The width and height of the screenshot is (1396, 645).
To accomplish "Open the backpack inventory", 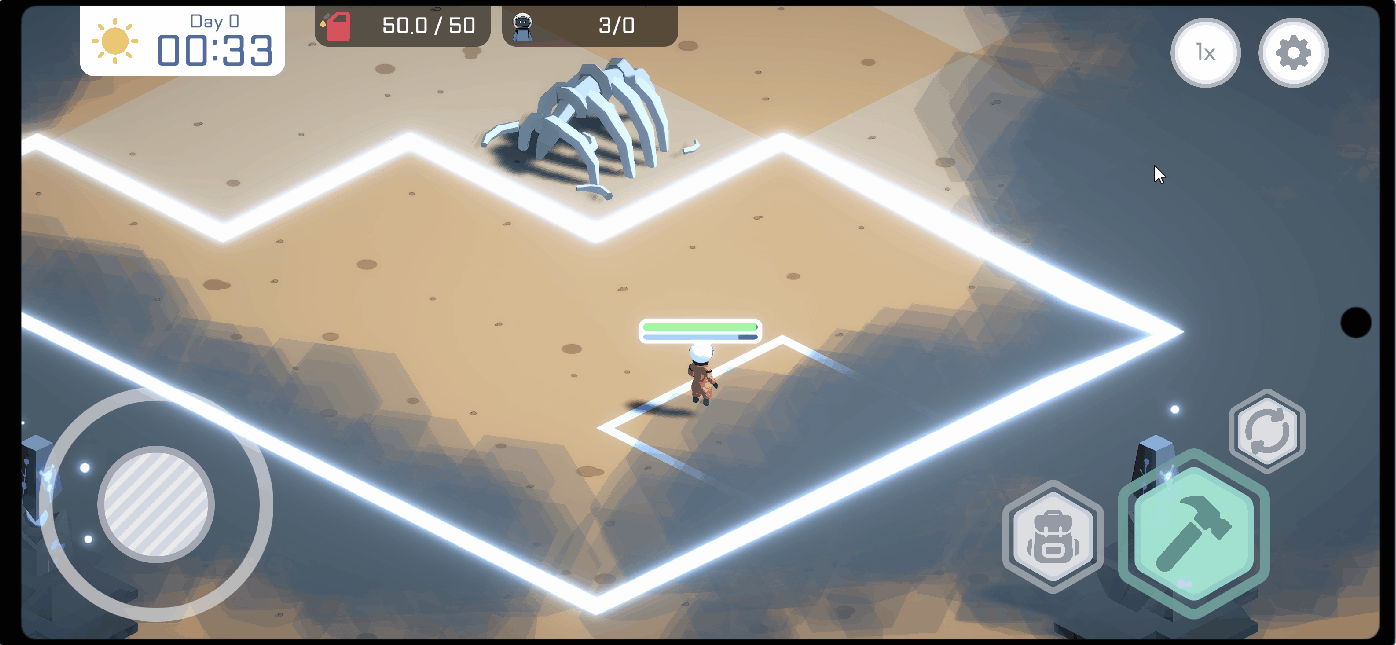I will tap(1053, 537).
